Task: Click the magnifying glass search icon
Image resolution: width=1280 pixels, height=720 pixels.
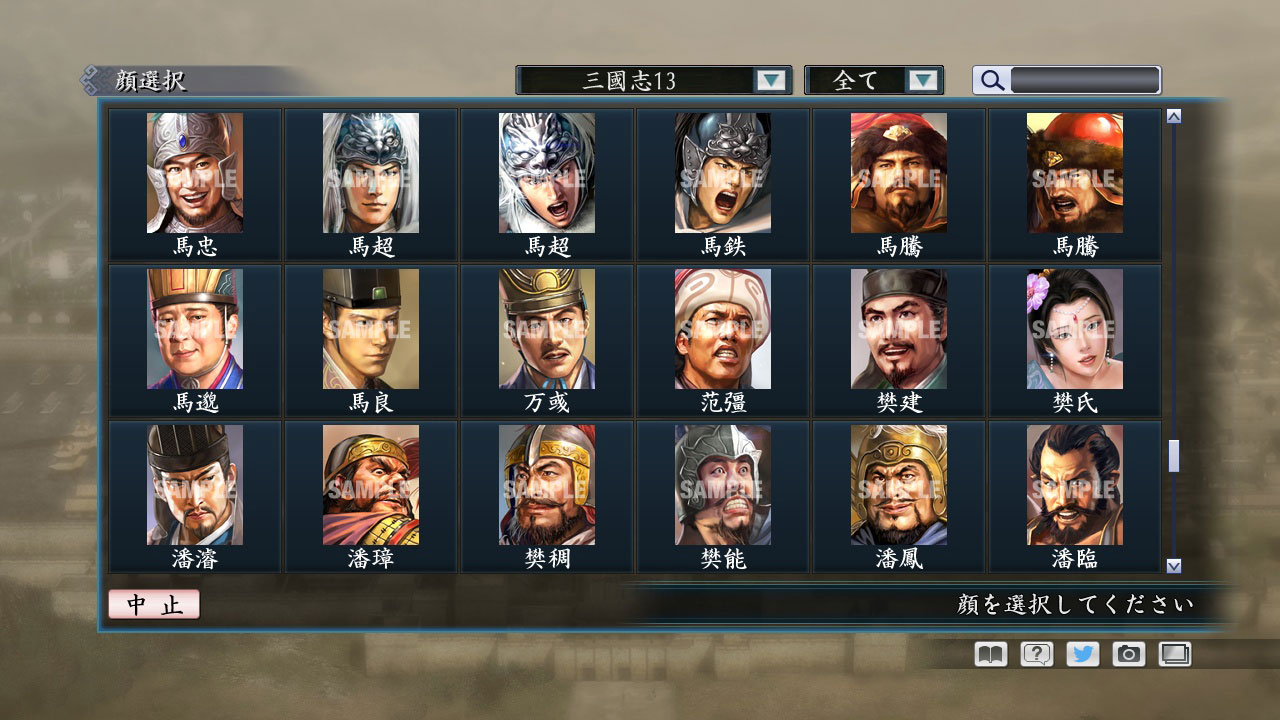Action: (990, 80)
